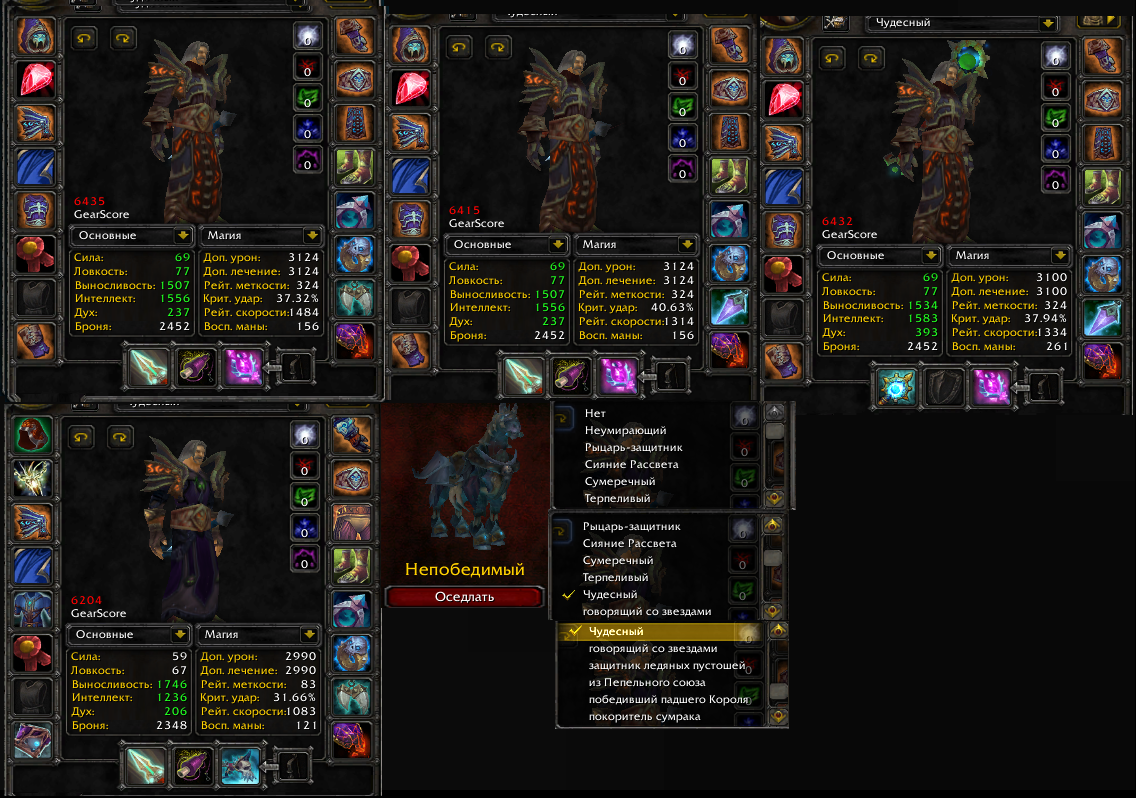Click the gold-highlighted Чудесный title entry
Viewport: 1136px width, 798px height.
[616, 631]
